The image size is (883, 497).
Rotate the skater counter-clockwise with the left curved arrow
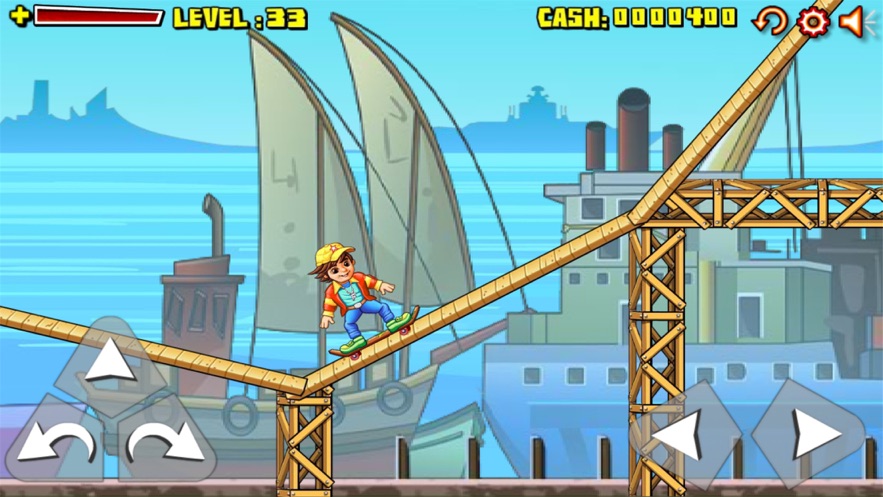tap(55, 441)
